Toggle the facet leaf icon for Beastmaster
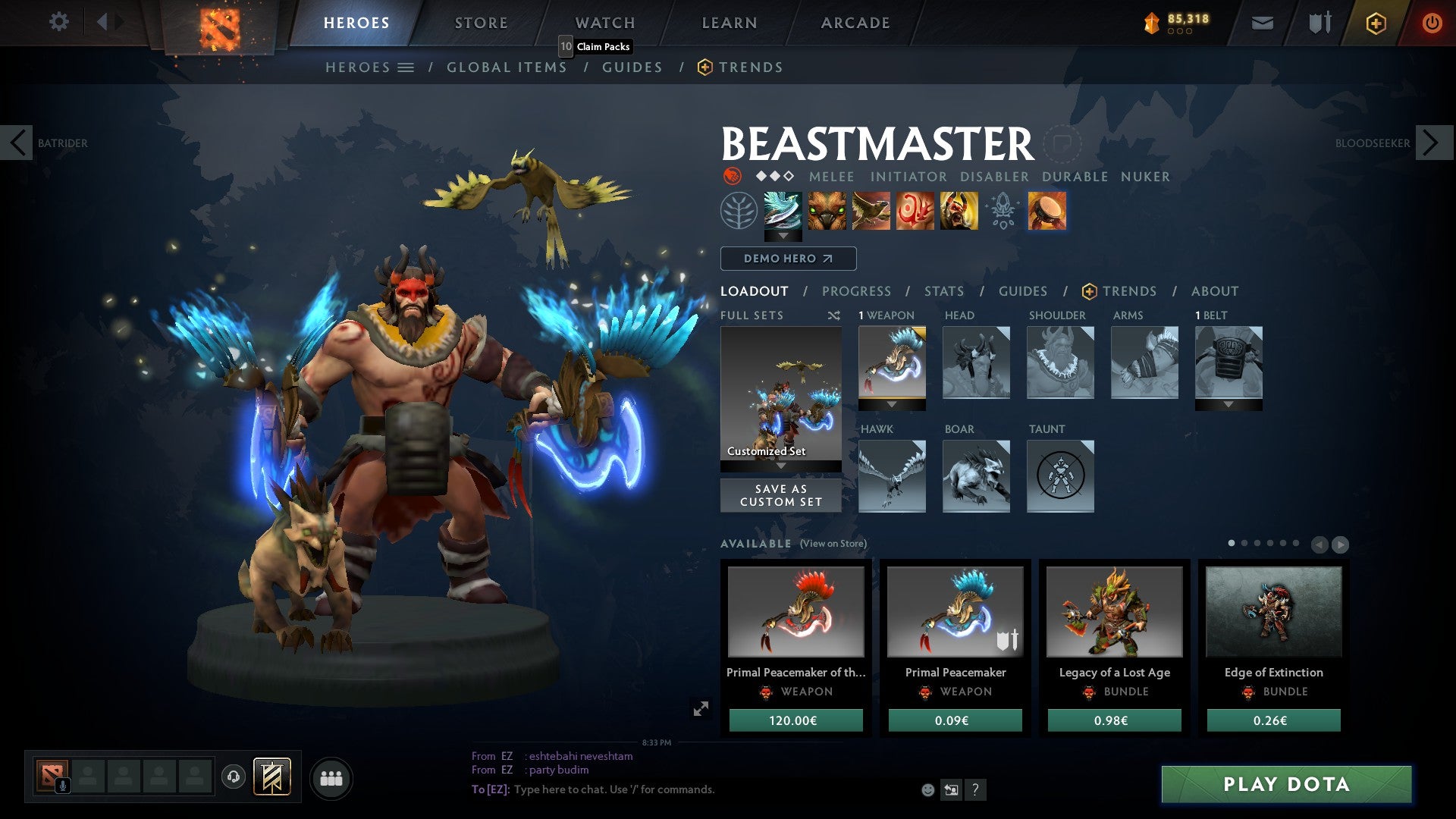 pyautogui.click(x=737, y=212)
